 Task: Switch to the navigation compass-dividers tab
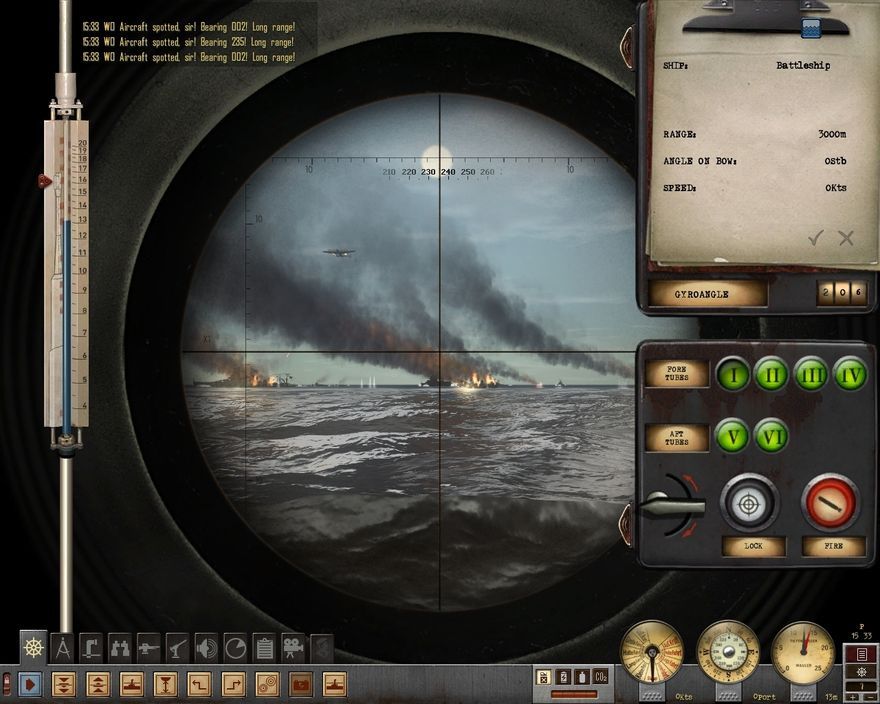63,648
